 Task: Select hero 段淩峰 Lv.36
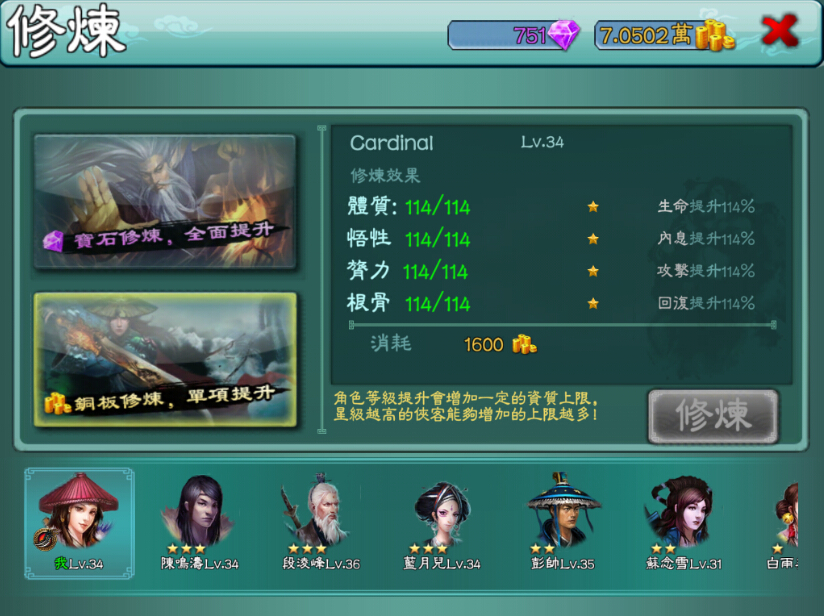pos(320,522)
